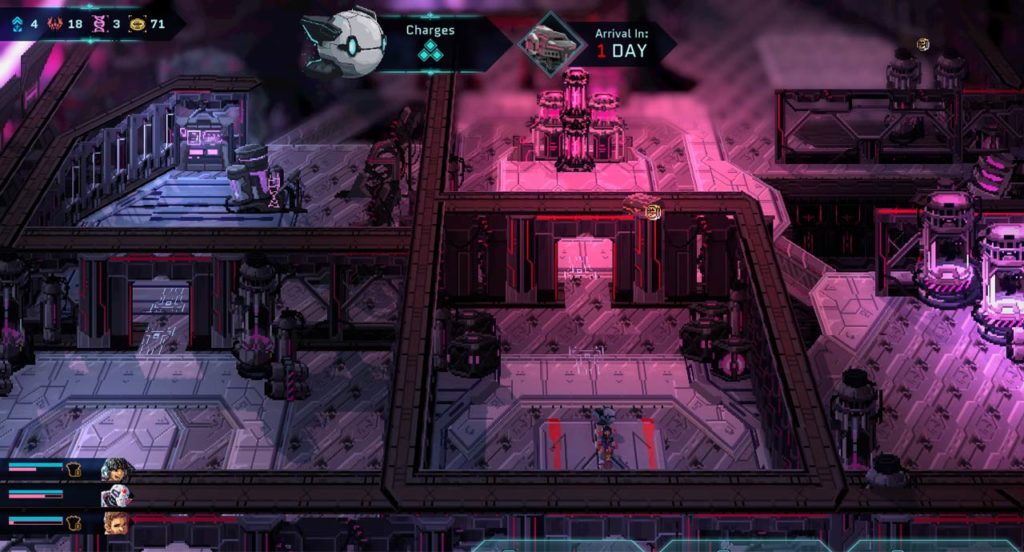Choose the white-helmeted party member portrait

tap(116, 495)
